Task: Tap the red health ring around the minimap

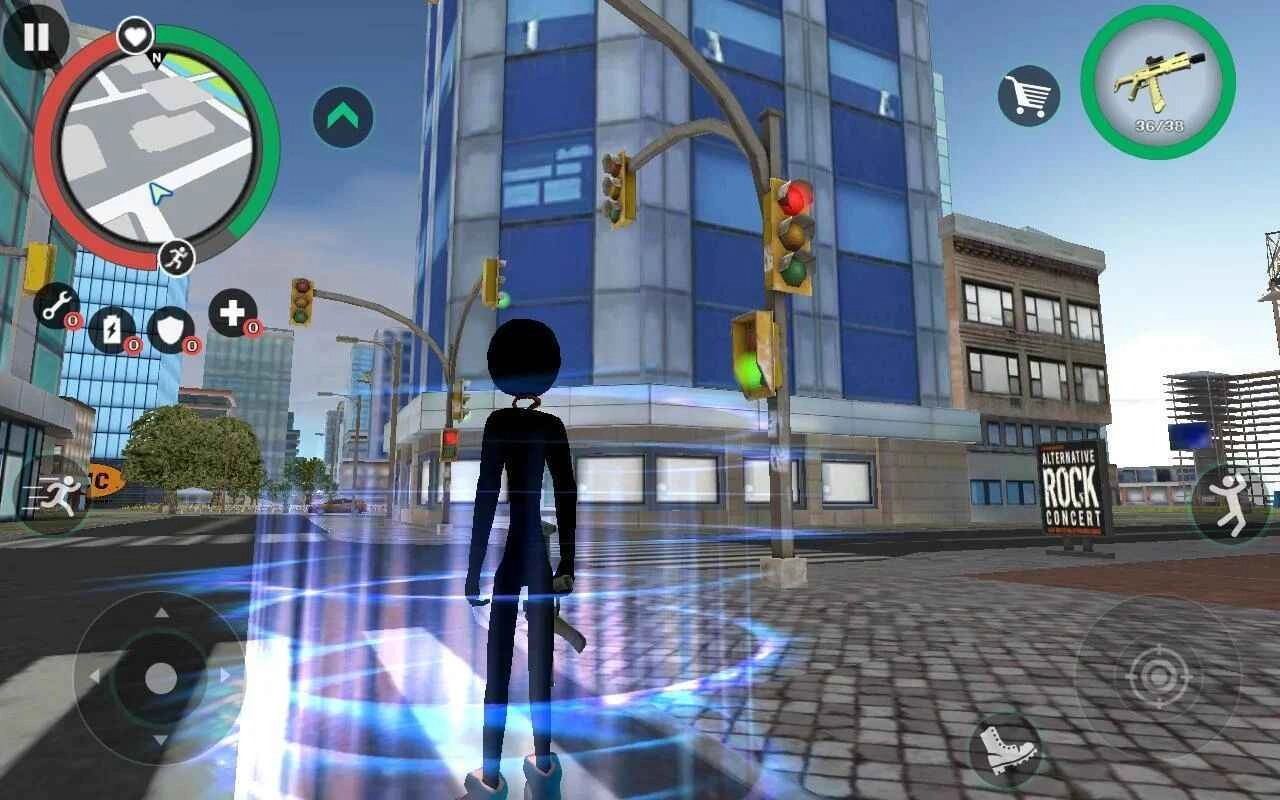Action: [59, 150]
